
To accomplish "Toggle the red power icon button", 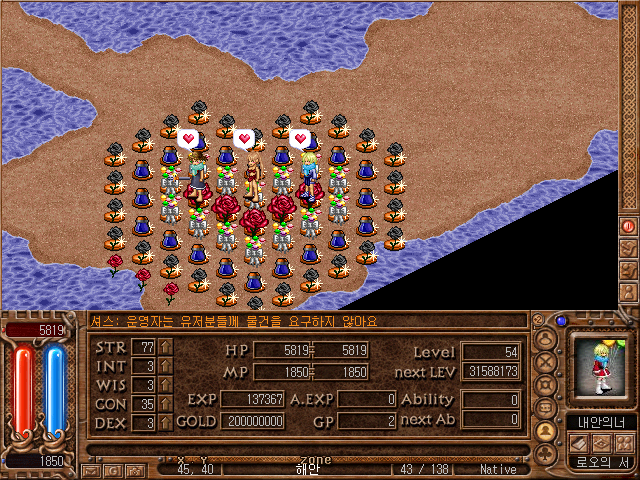I will (629, 227).
